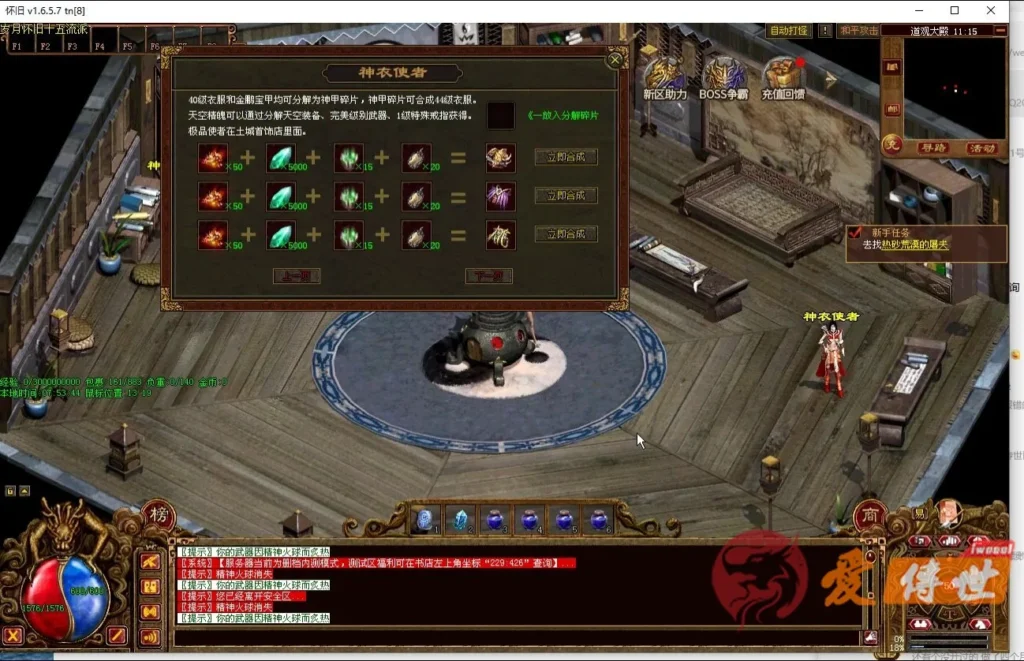Toggle the 自动打怪 auto-fight button
This screenshot has height=661, width=1024.
[x=788, y=31]
